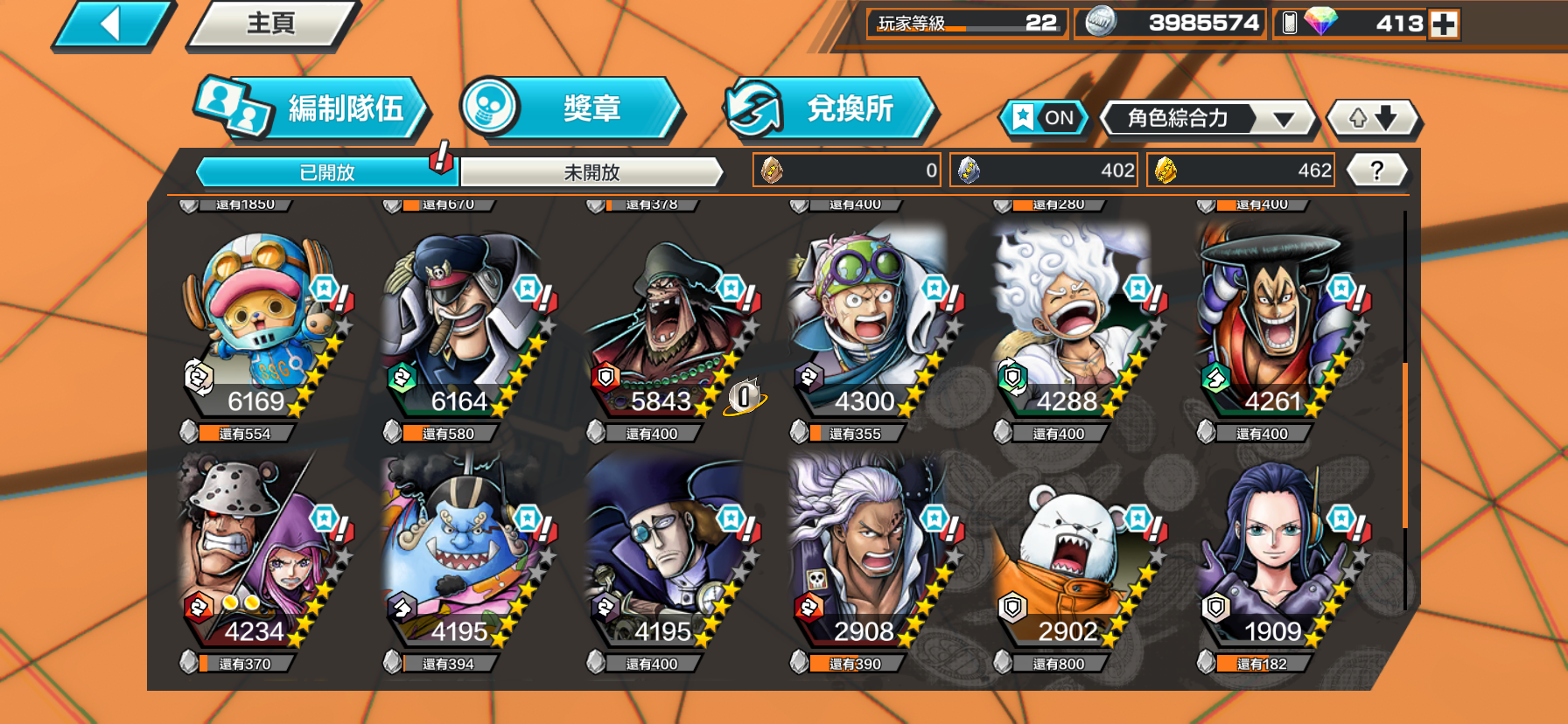Choose Blackbeard card with 5843 power
Image resolution: width=1568 pixels, height=724 pixels.
coord(667,324)
